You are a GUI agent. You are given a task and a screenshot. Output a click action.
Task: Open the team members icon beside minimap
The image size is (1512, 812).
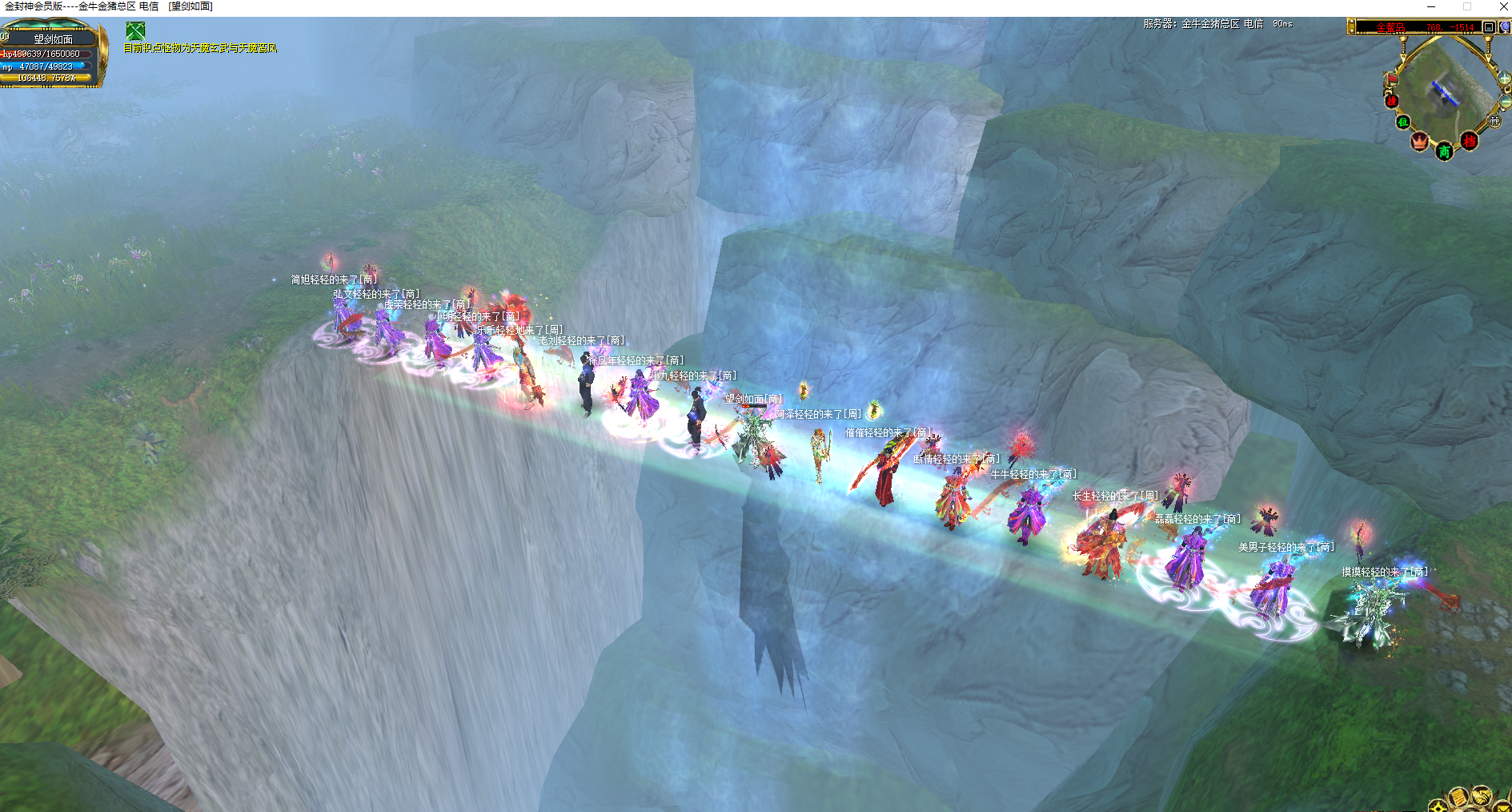(x=1494, y=121)
